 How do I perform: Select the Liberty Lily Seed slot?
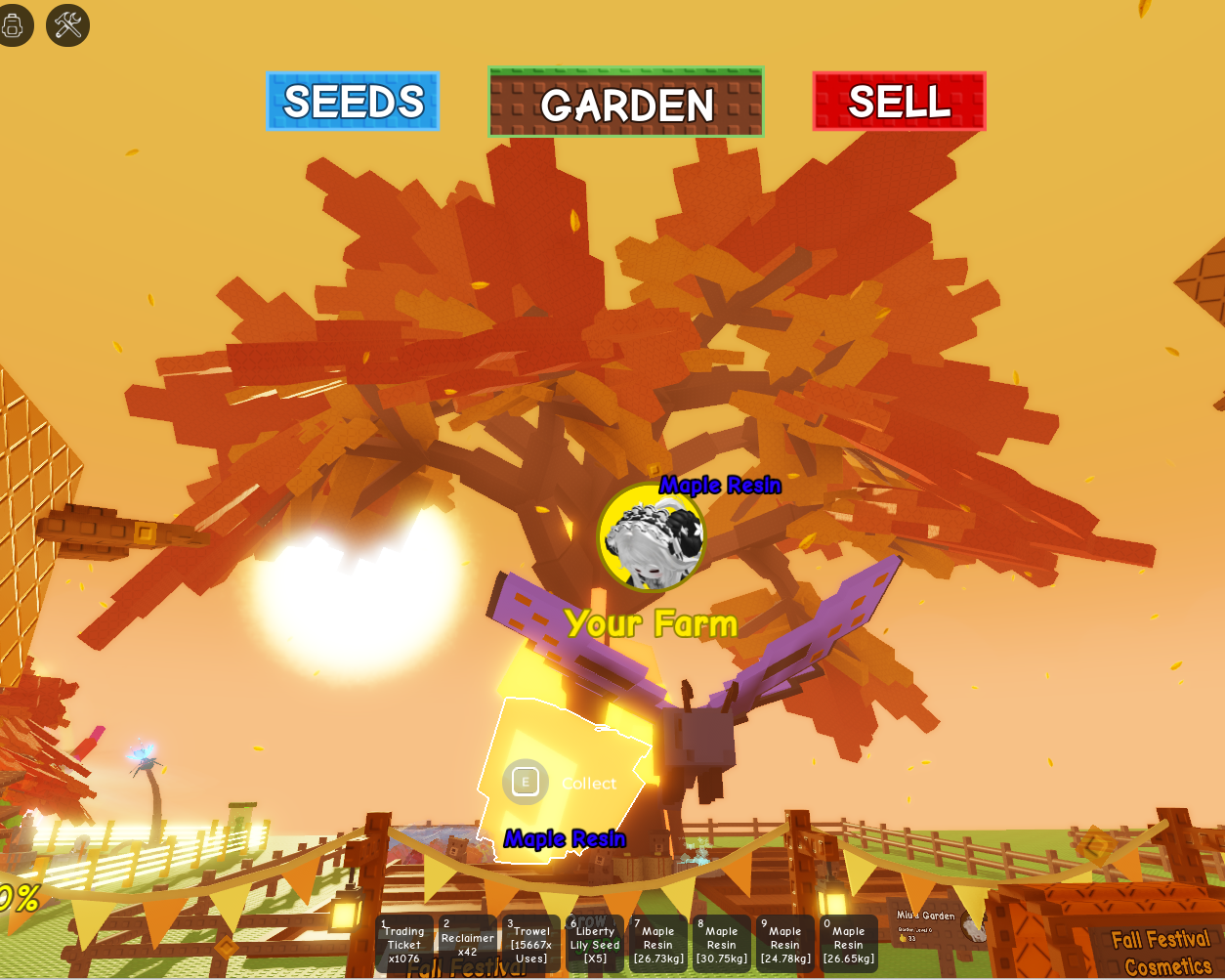tap(594, 944)
